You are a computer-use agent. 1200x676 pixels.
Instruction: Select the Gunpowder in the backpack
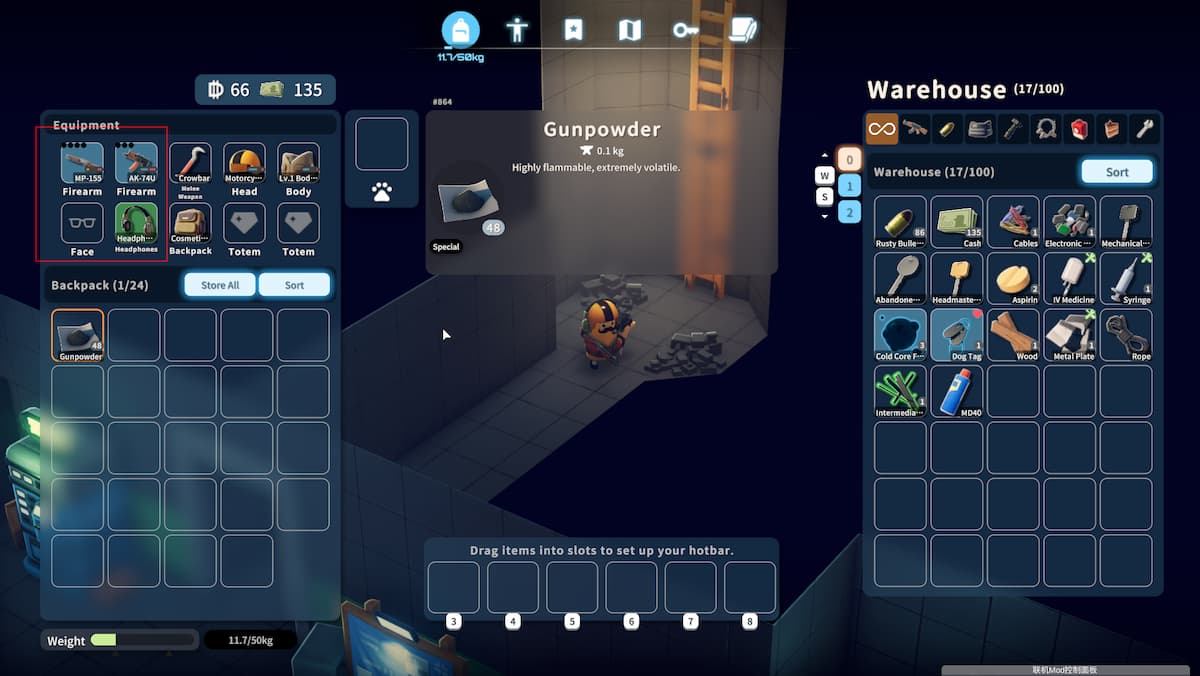[78, 335]
